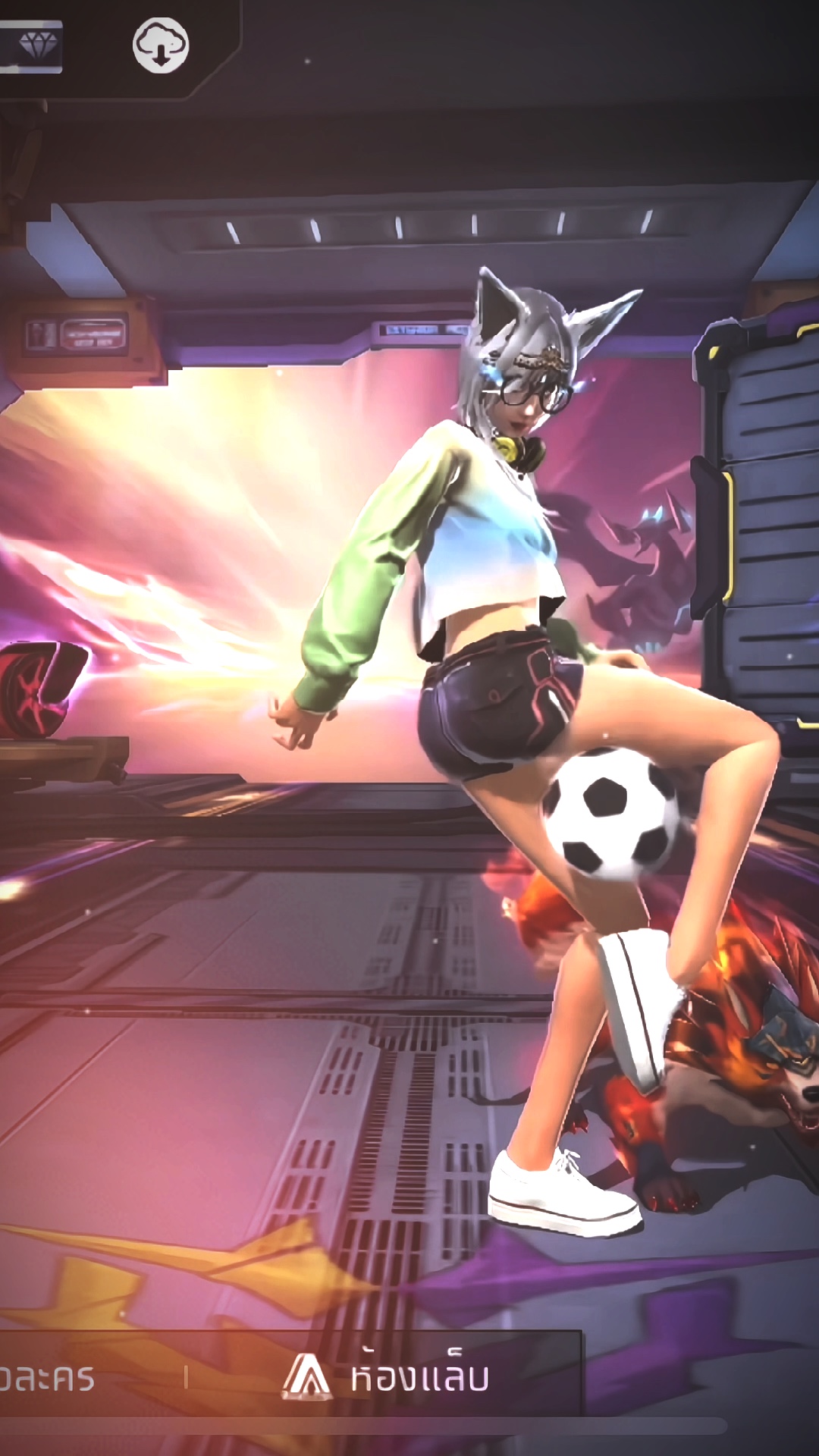Switch to the character tab at bottom-left
819x1456 pixels.
pyautogui.click(x=47, y=1378)
